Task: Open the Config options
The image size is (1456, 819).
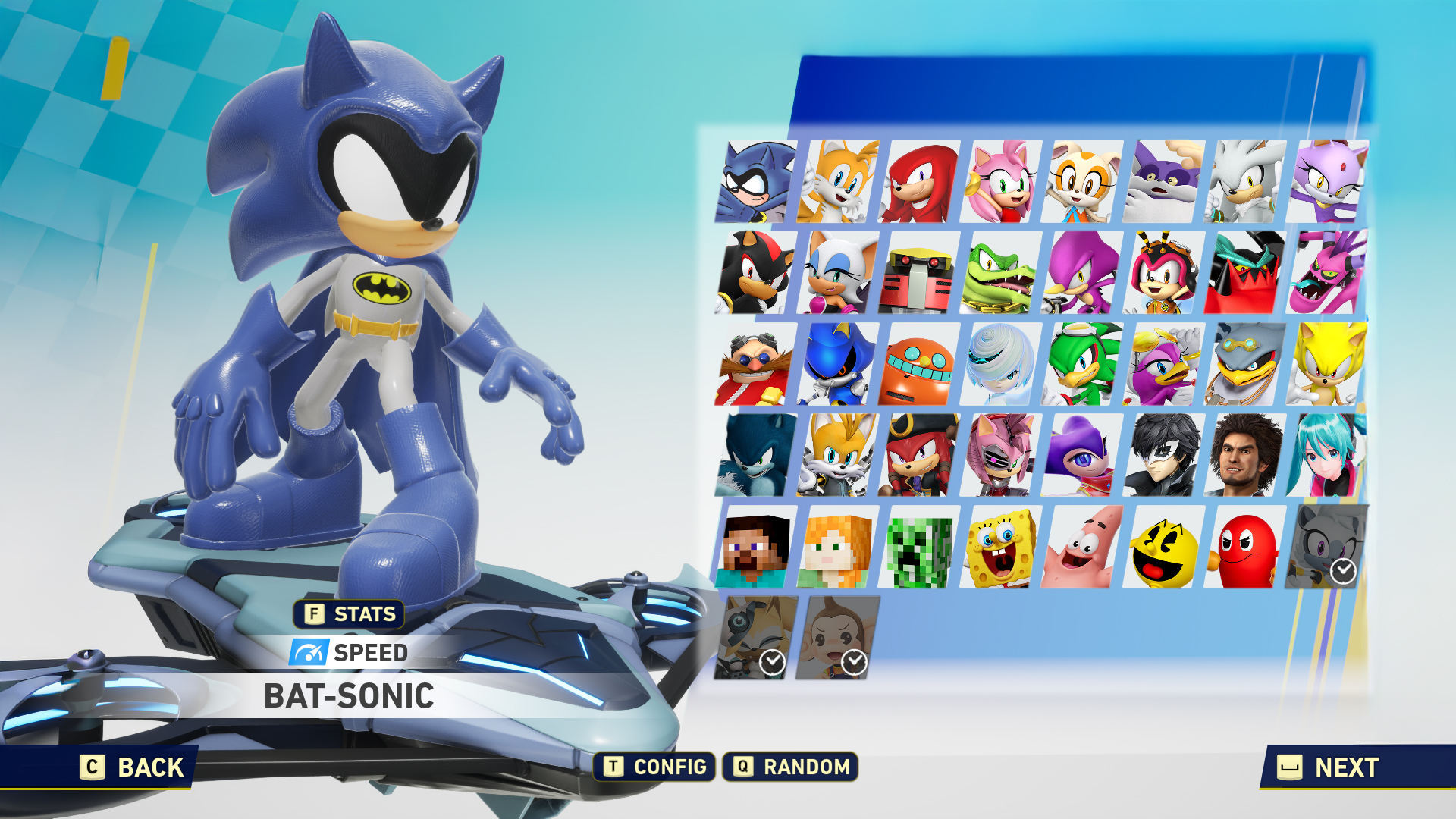Action: click(655, 767)
